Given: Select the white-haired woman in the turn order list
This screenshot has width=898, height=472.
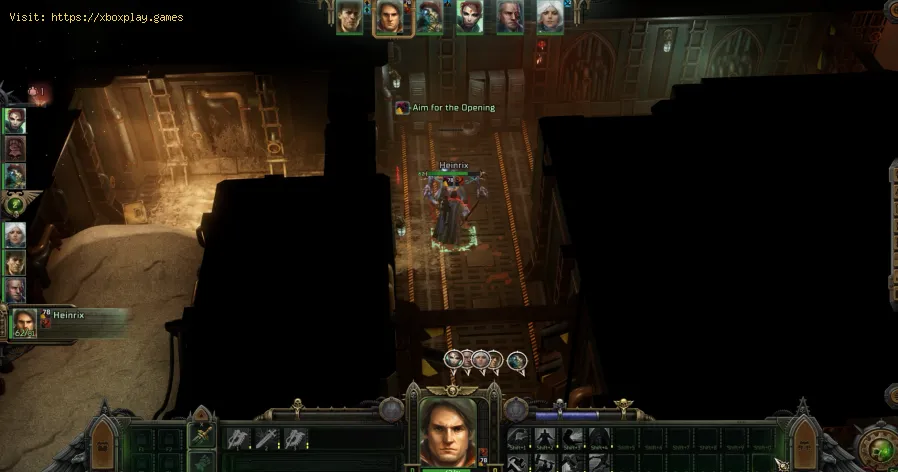Looking at the screenshot, I should coord(15,235).
